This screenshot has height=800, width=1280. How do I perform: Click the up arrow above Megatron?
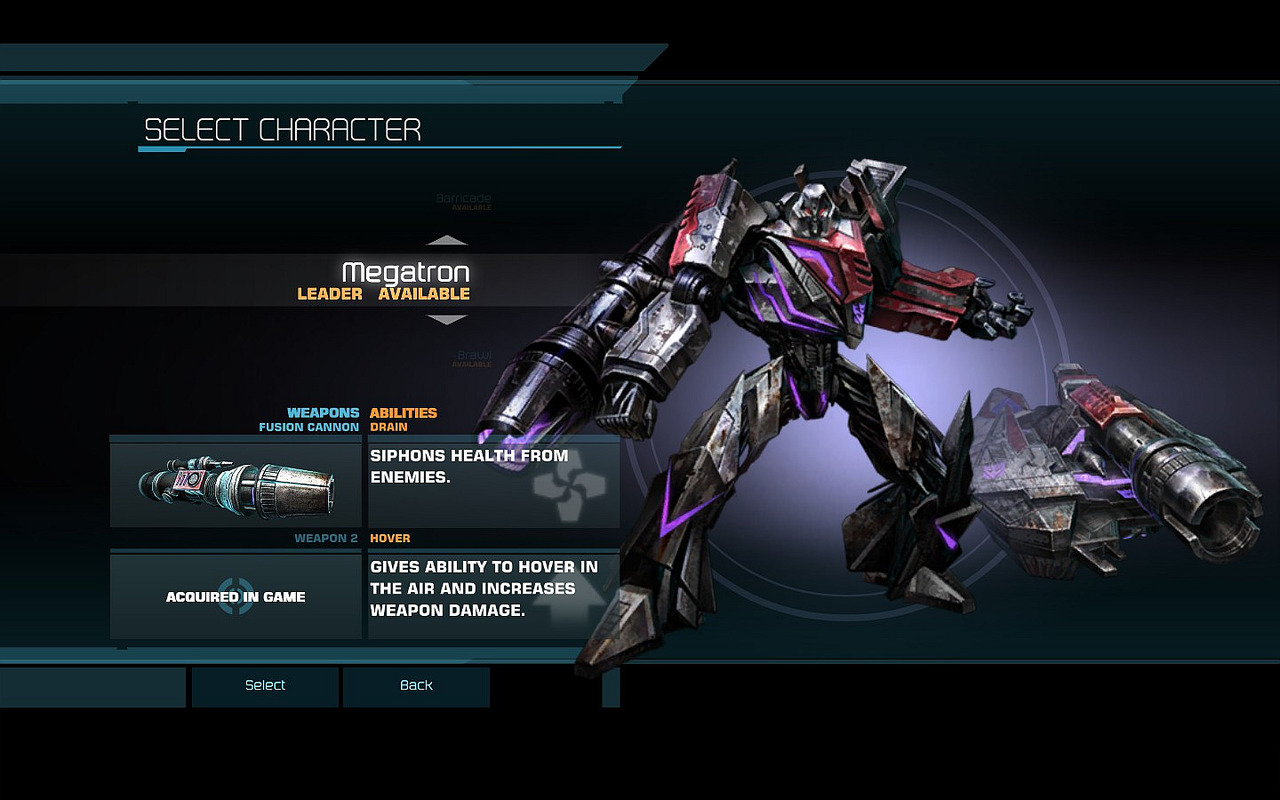tap(447, 241)
